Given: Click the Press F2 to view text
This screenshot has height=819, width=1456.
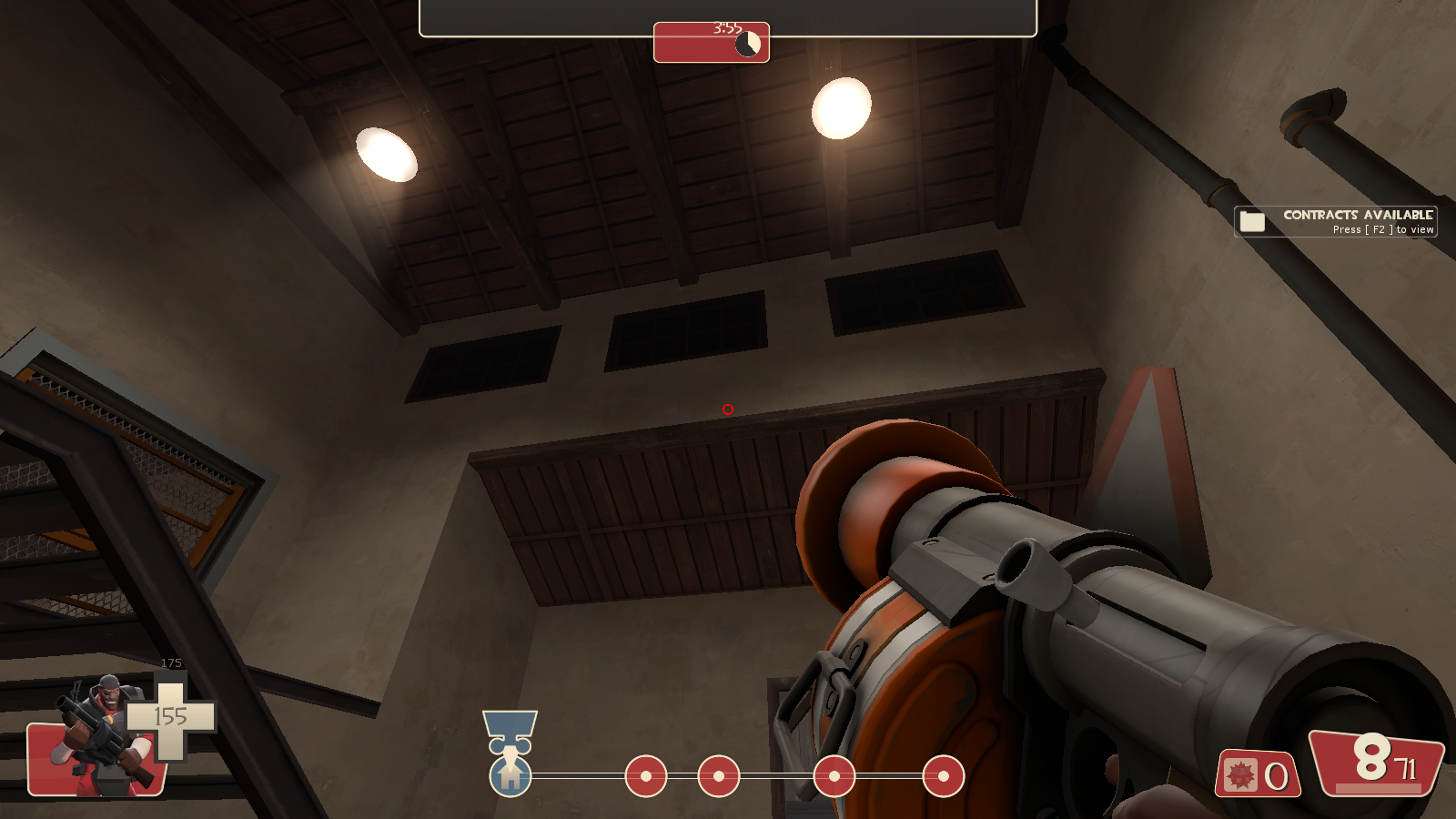Looking at the screenshot, I should 1381,230.
